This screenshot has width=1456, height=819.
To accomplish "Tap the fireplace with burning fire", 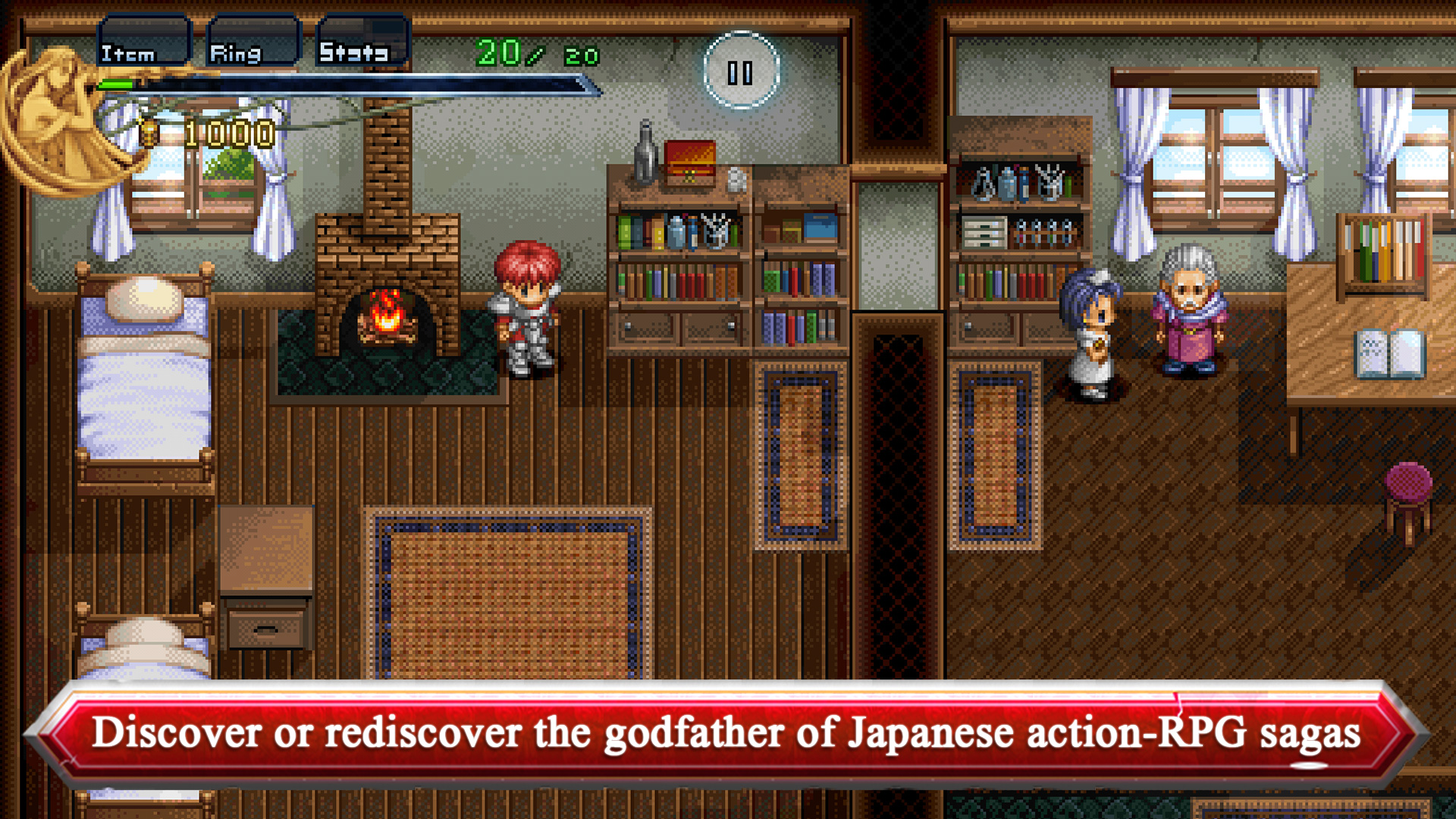I will 387,318.
